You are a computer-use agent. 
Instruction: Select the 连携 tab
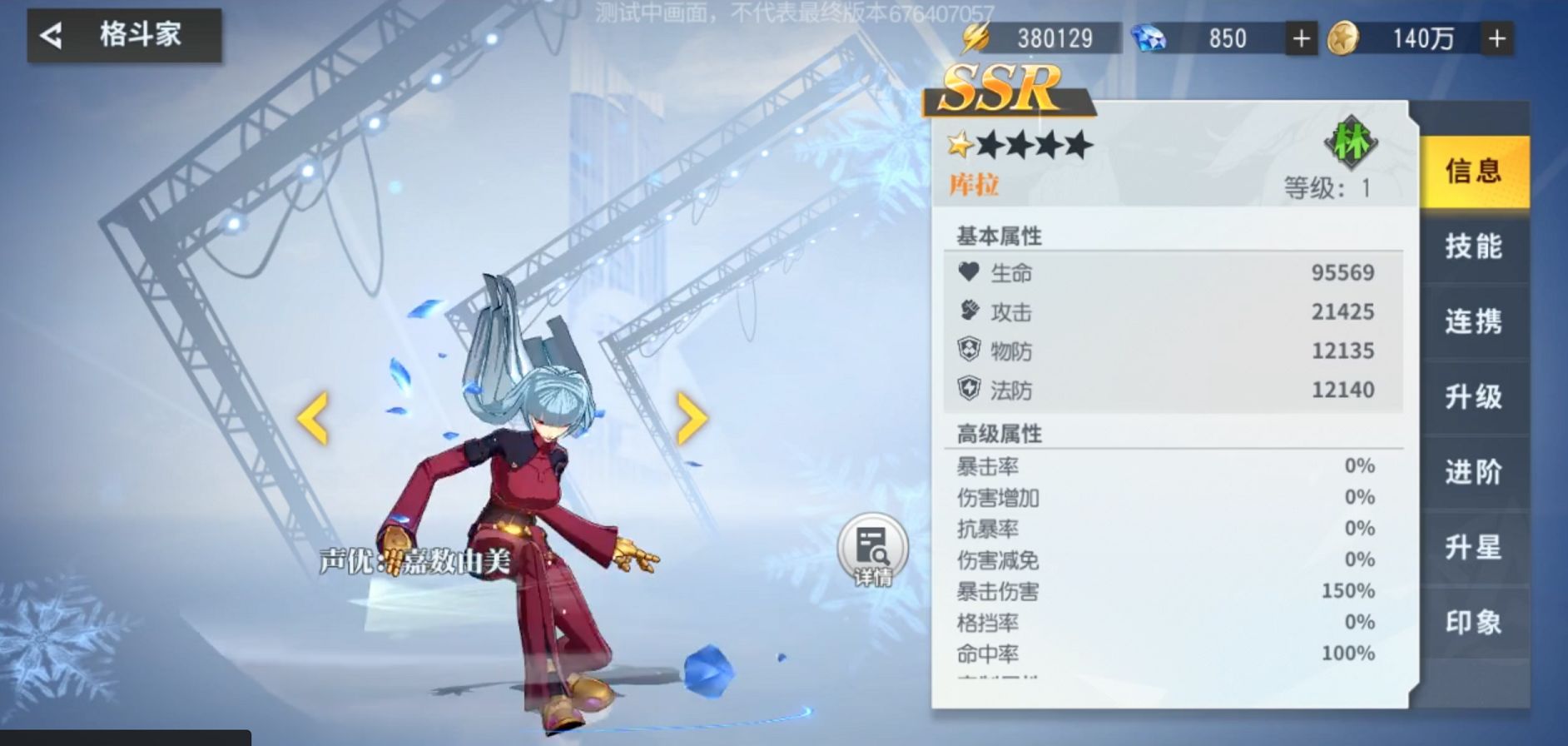click(1473, 321)
